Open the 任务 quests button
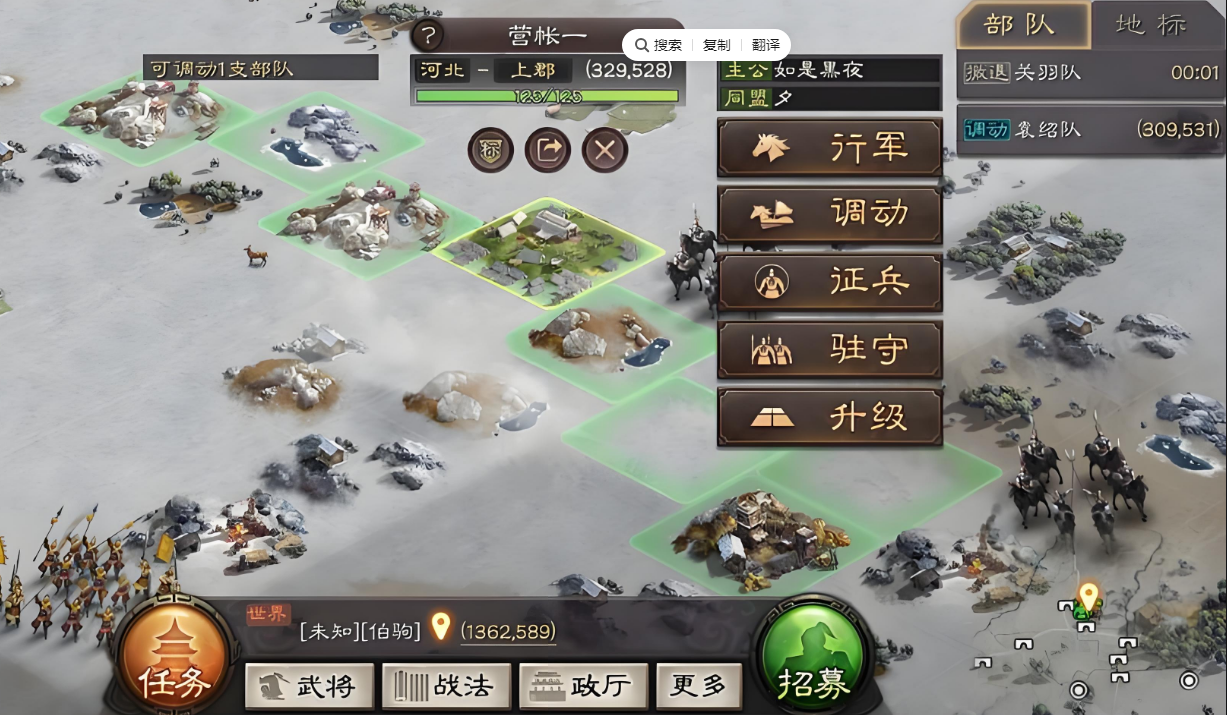Viewport: 1227px width, 715px height. point(175,661)
